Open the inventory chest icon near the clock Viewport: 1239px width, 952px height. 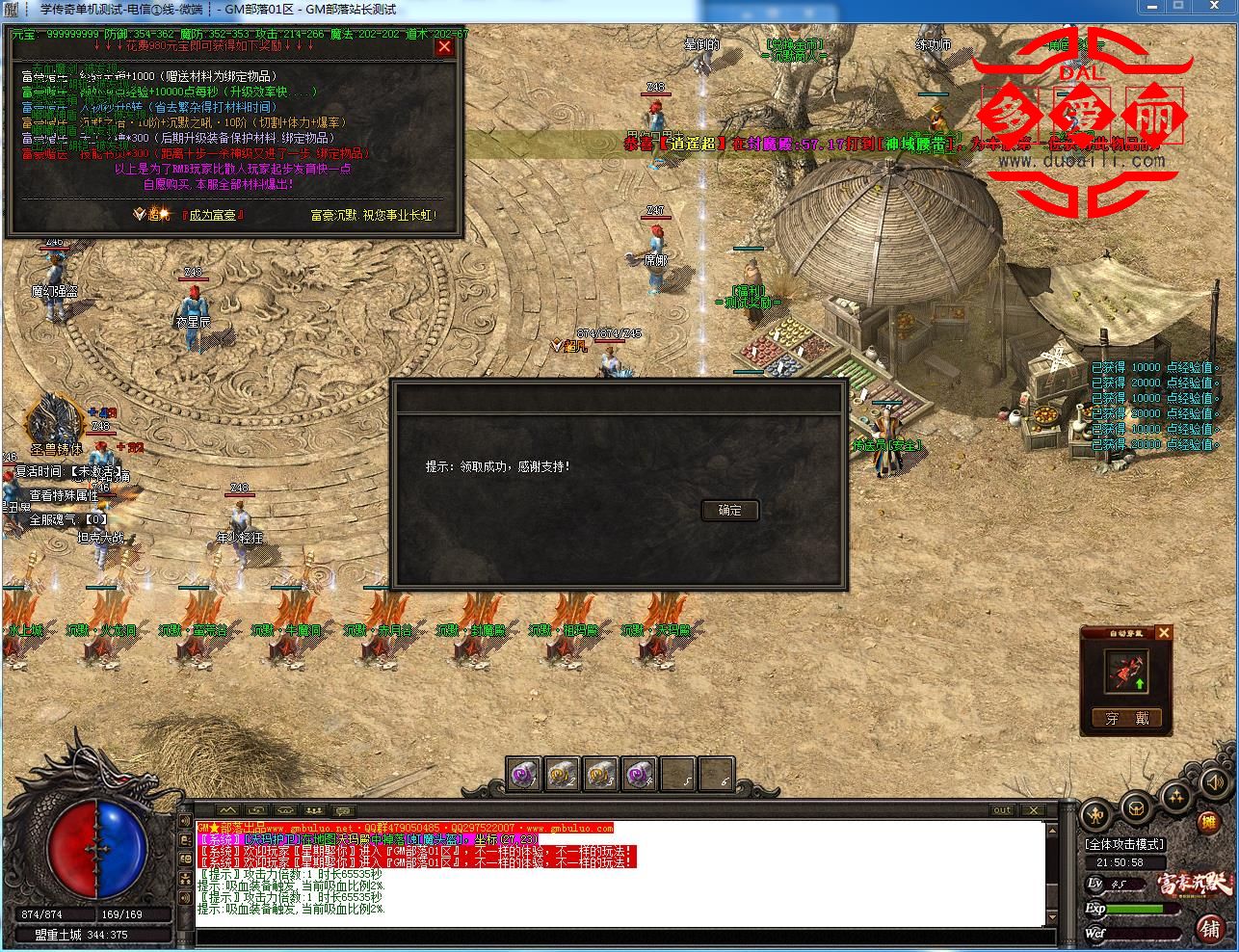pyautogui.click(x=1136, y=808)
